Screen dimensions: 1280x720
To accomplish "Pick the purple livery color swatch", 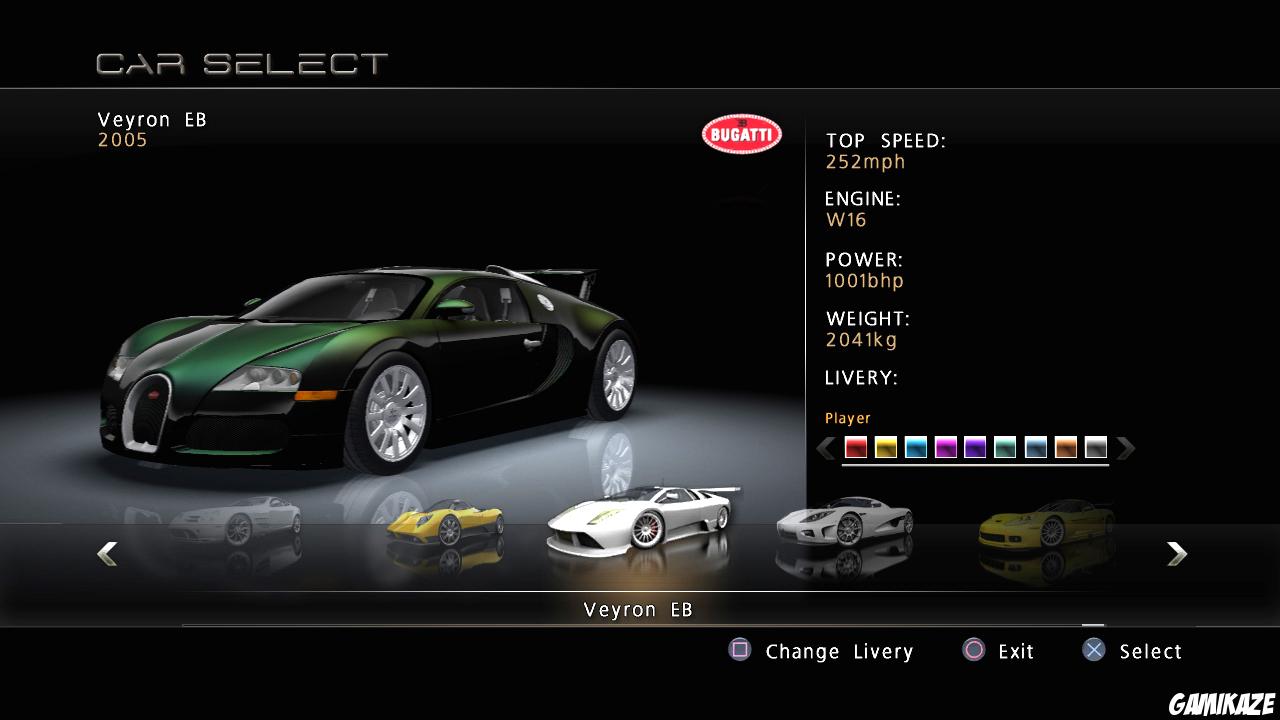I will coord(975,448).
